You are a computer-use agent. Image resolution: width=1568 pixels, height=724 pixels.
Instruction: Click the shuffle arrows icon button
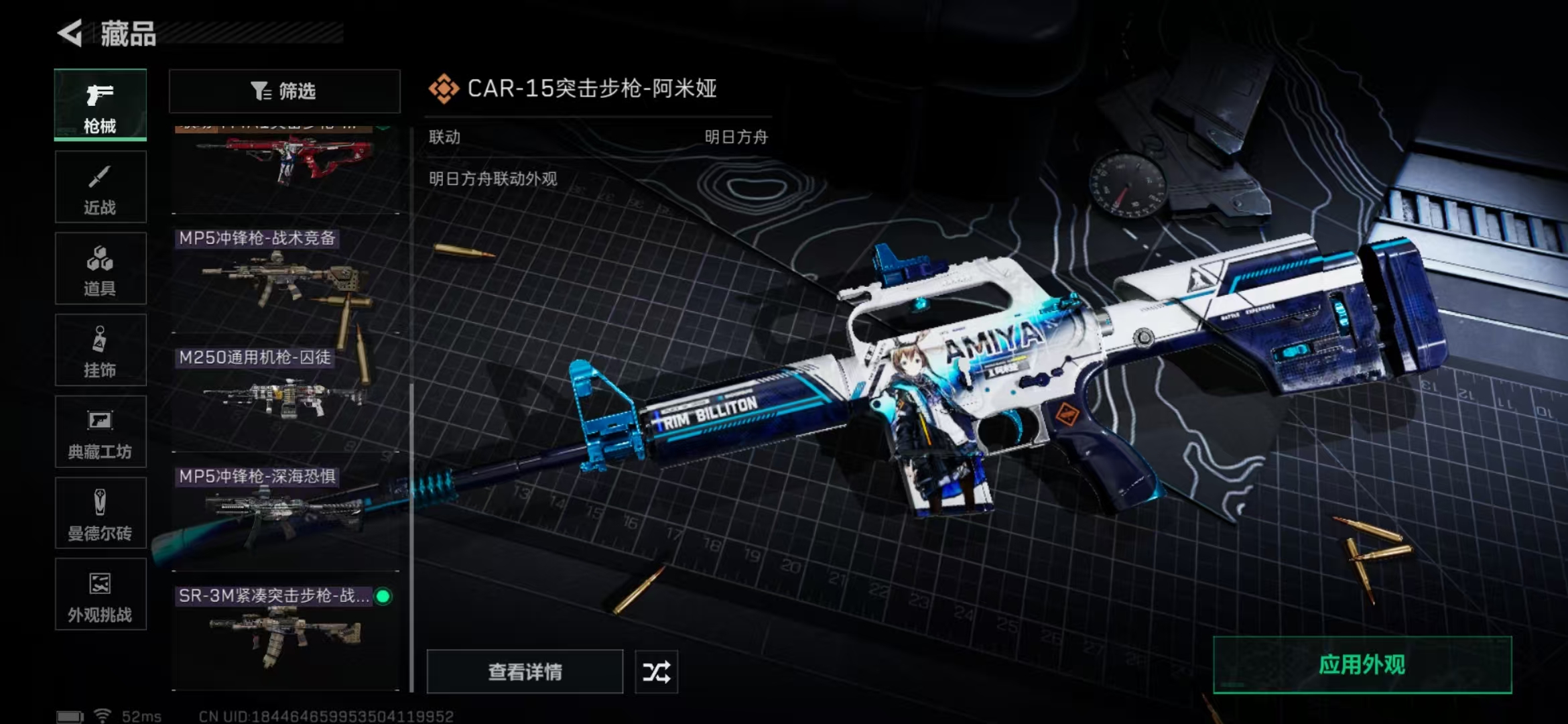pos(656,672)
